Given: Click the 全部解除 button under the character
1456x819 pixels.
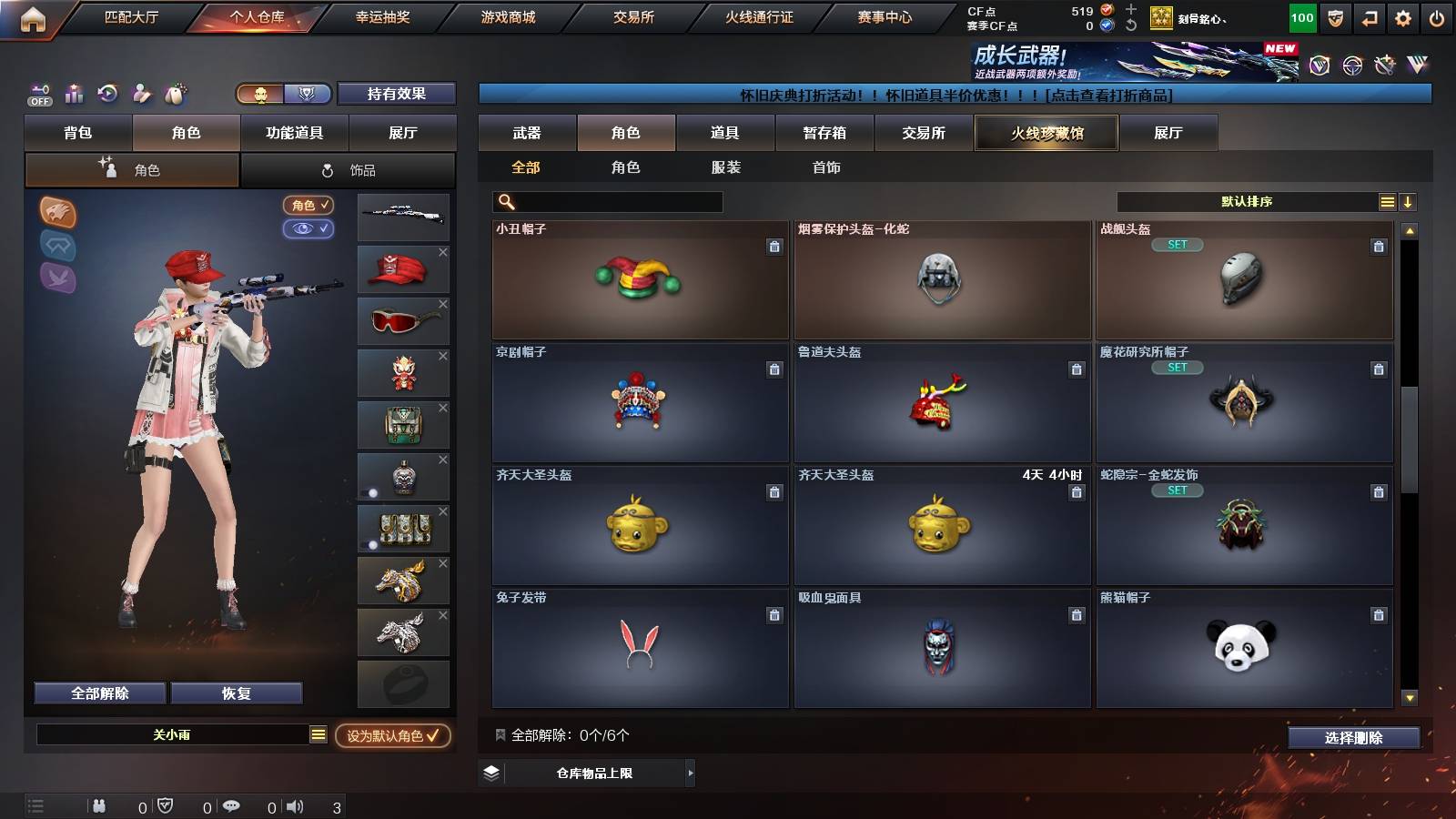Looking at the screenshot, I should [98, 693].
